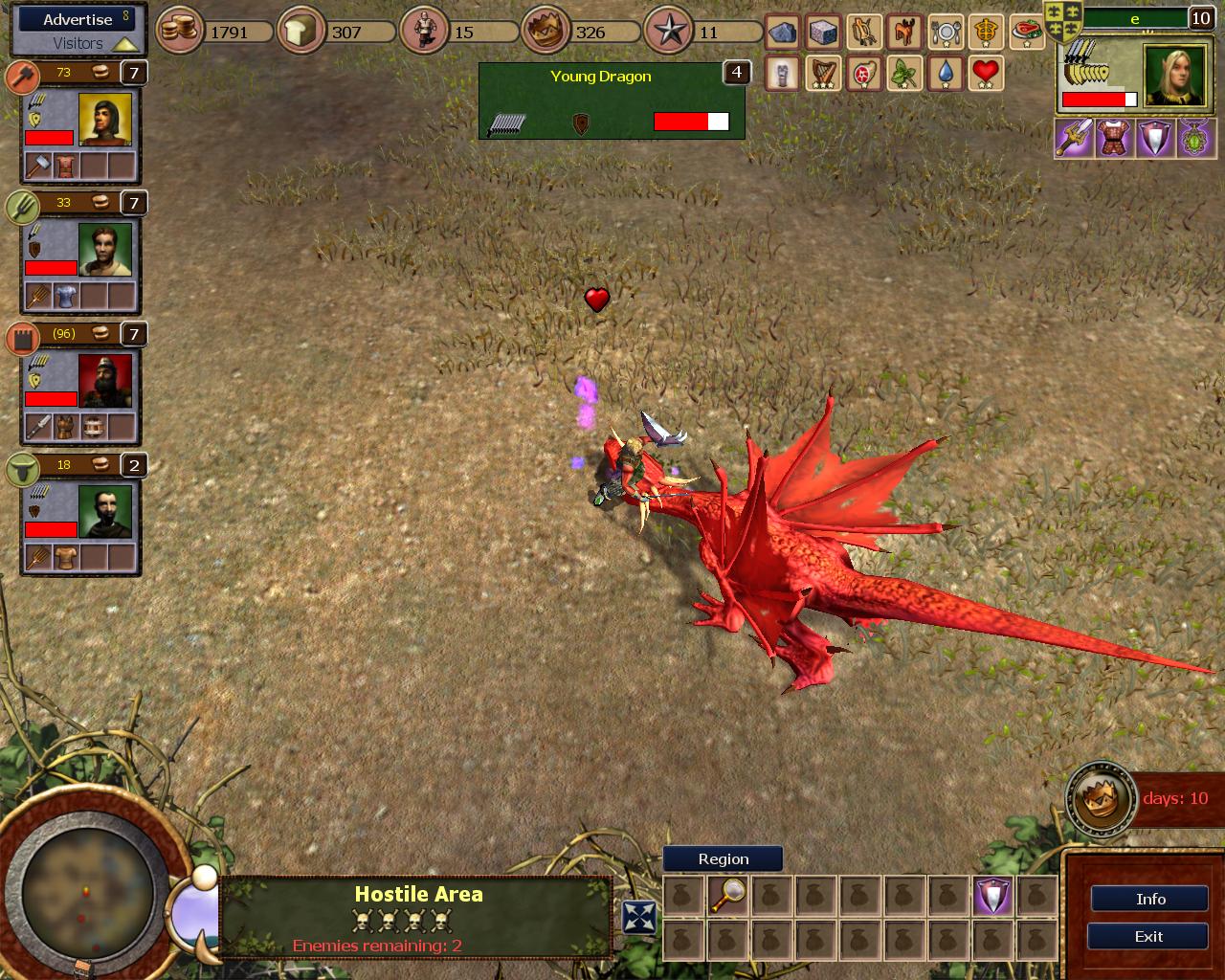Click the hero's equipped sword slot
This screenshot has width=1225, height=980.
tap(1073, 139)
